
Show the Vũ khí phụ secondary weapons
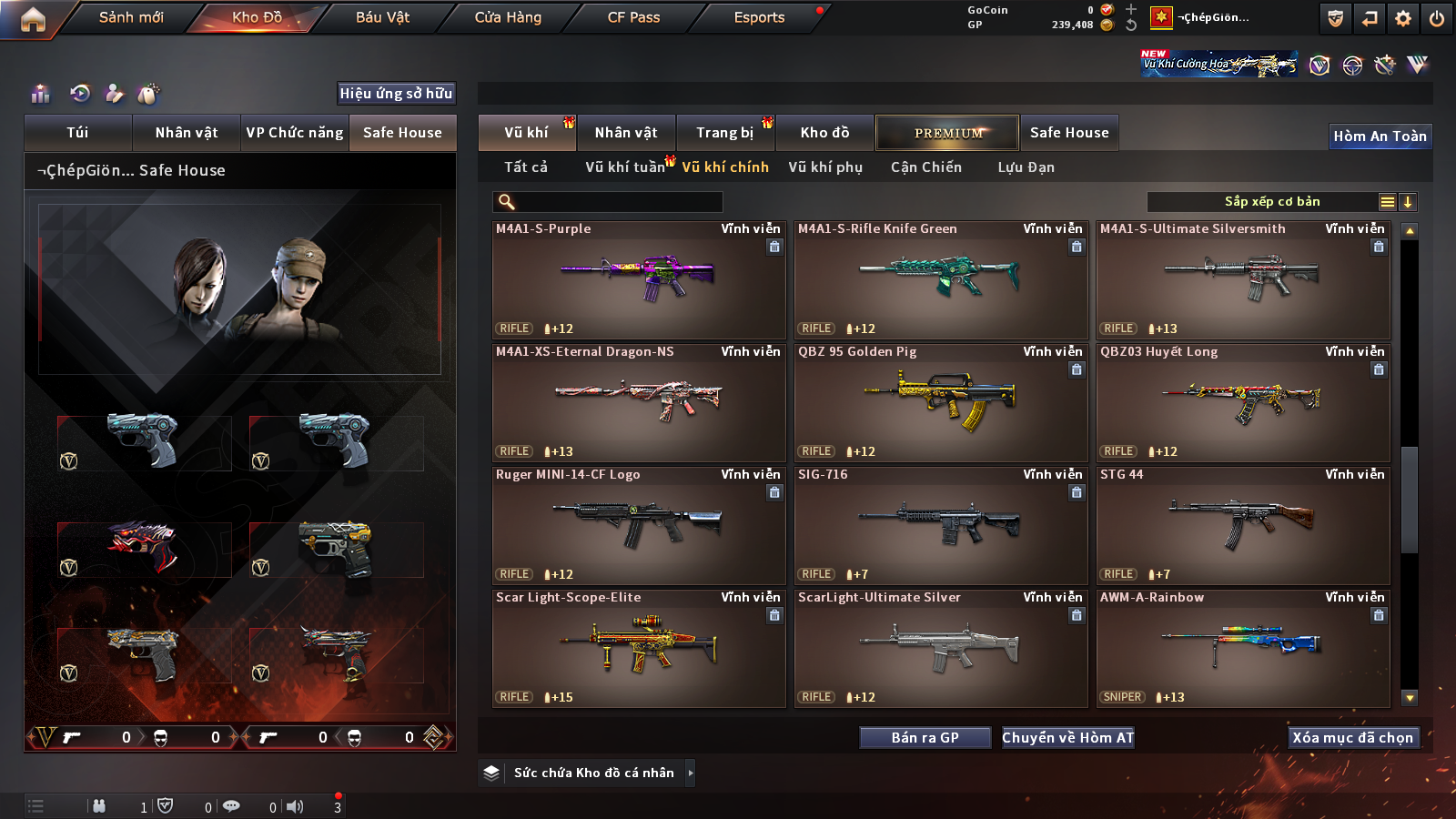[825, 167]
